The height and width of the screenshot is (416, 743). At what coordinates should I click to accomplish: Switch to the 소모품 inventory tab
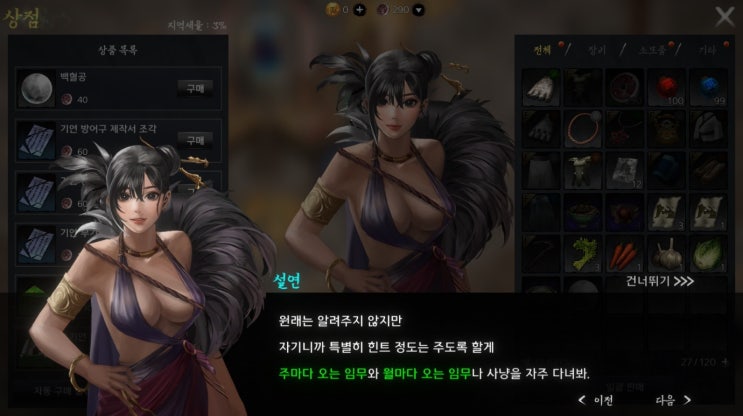pyautogui.click(x=652, y=48)
